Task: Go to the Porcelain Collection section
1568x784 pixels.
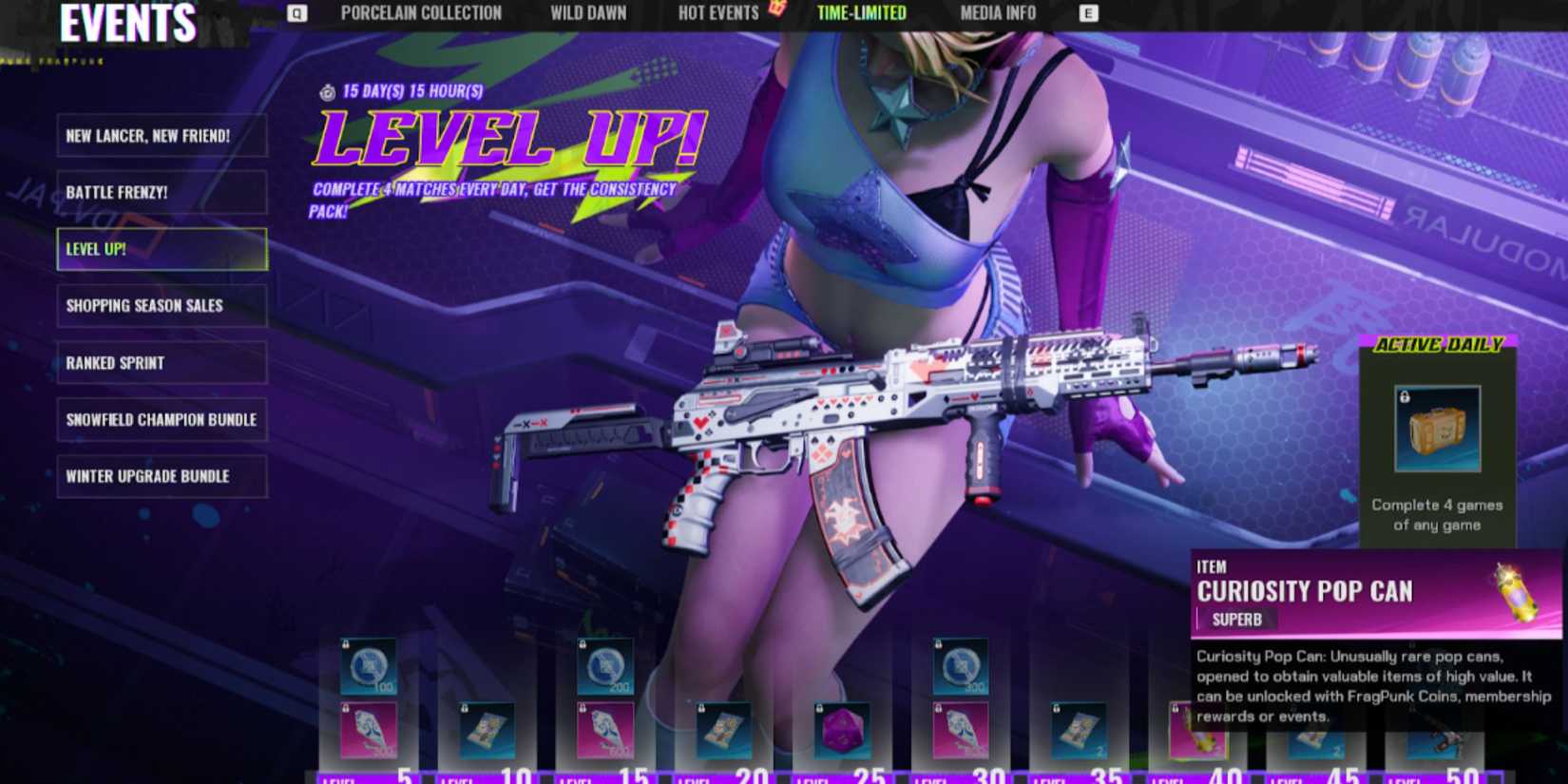Action: (x=422, y=13)
